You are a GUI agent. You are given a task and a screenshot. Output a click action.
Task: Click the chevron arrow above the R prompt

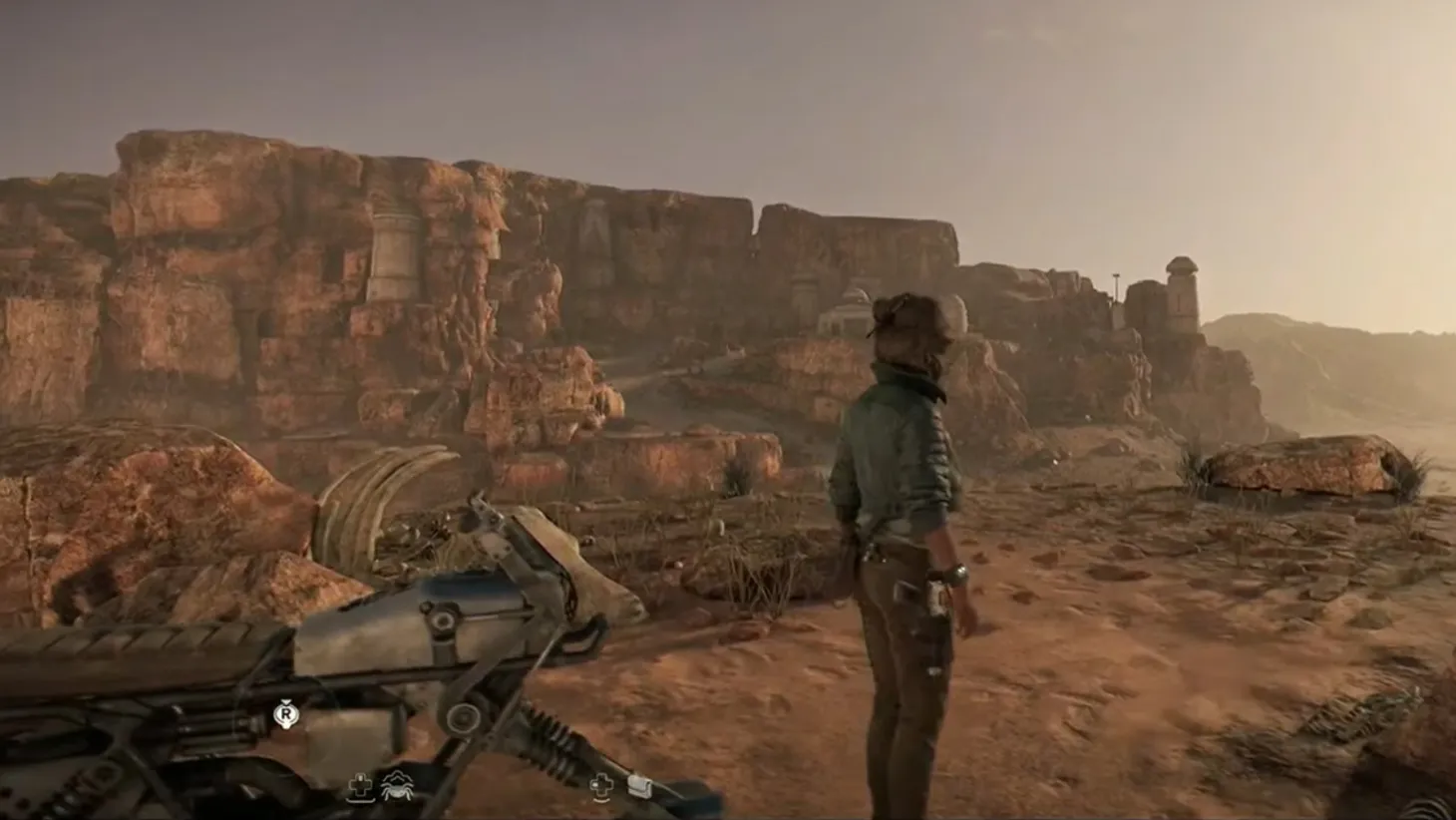(x=287, y=701)
